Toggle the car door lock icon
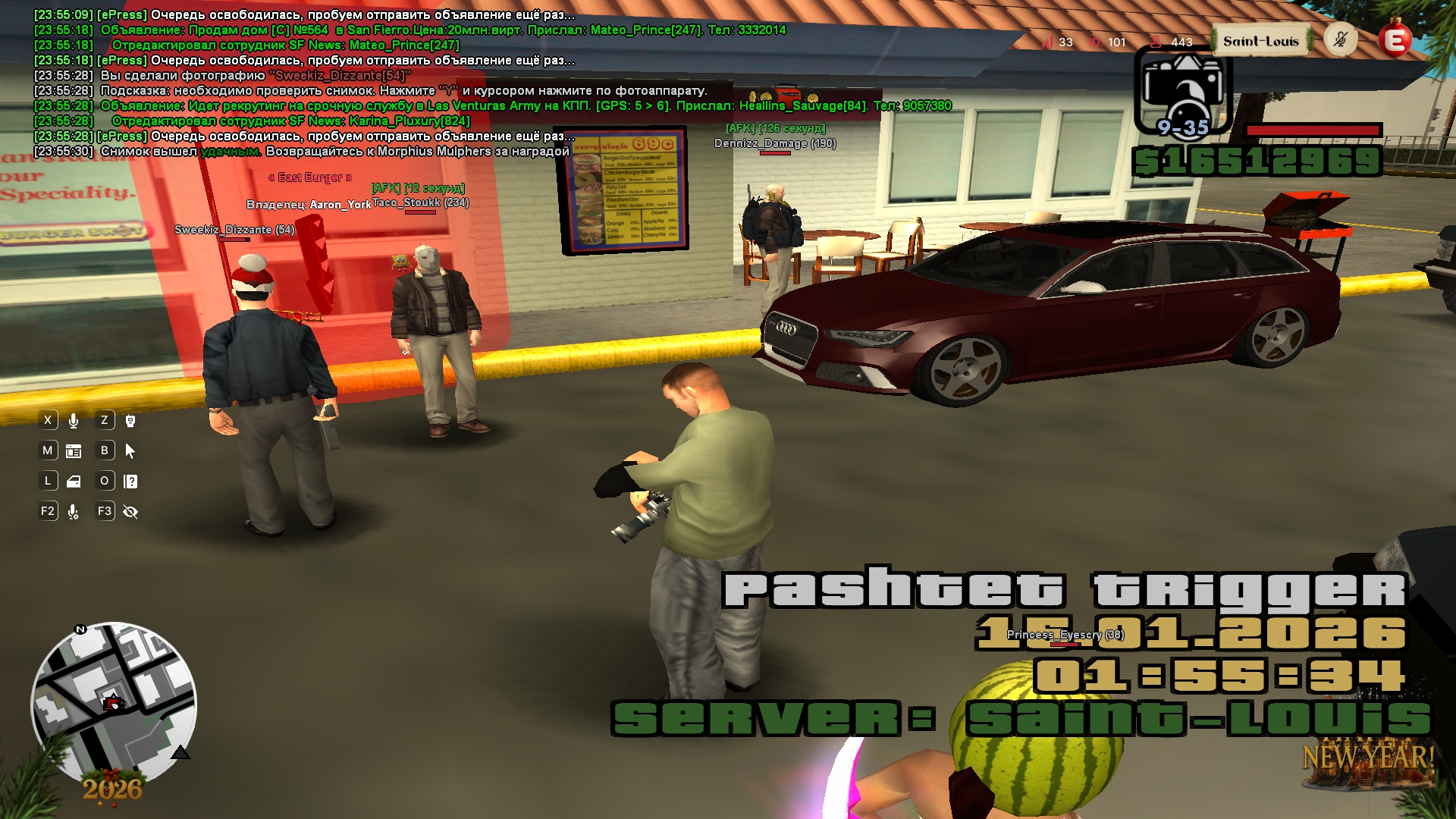 [74, 482]
